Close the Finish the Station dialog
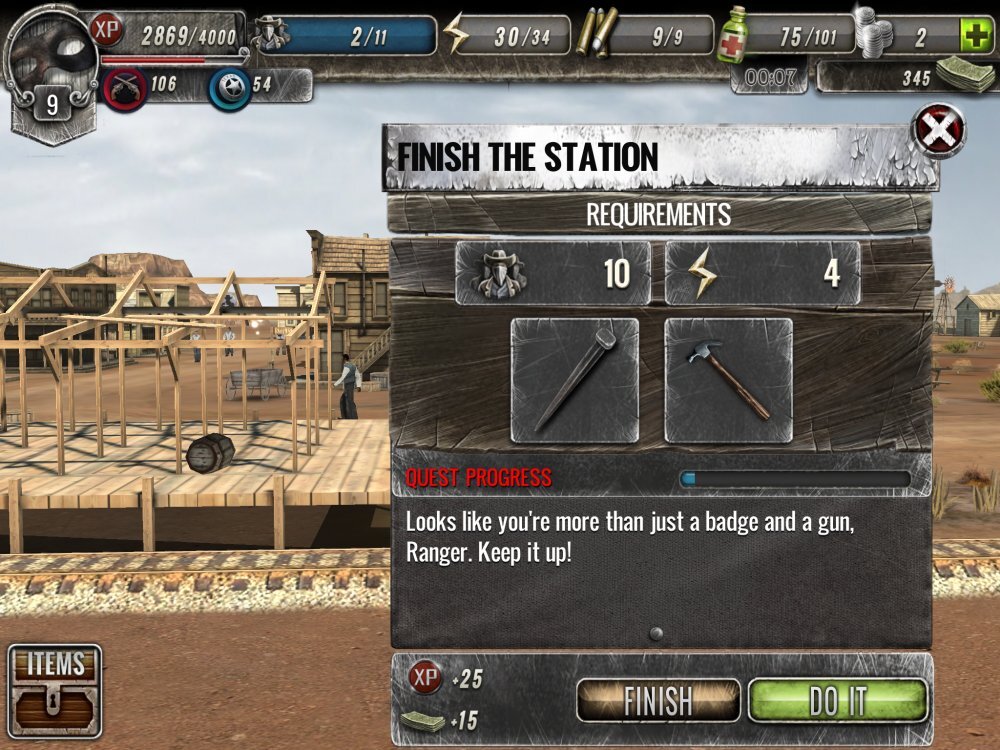Viewport: 1000px width, 750px height. (939, 130)
